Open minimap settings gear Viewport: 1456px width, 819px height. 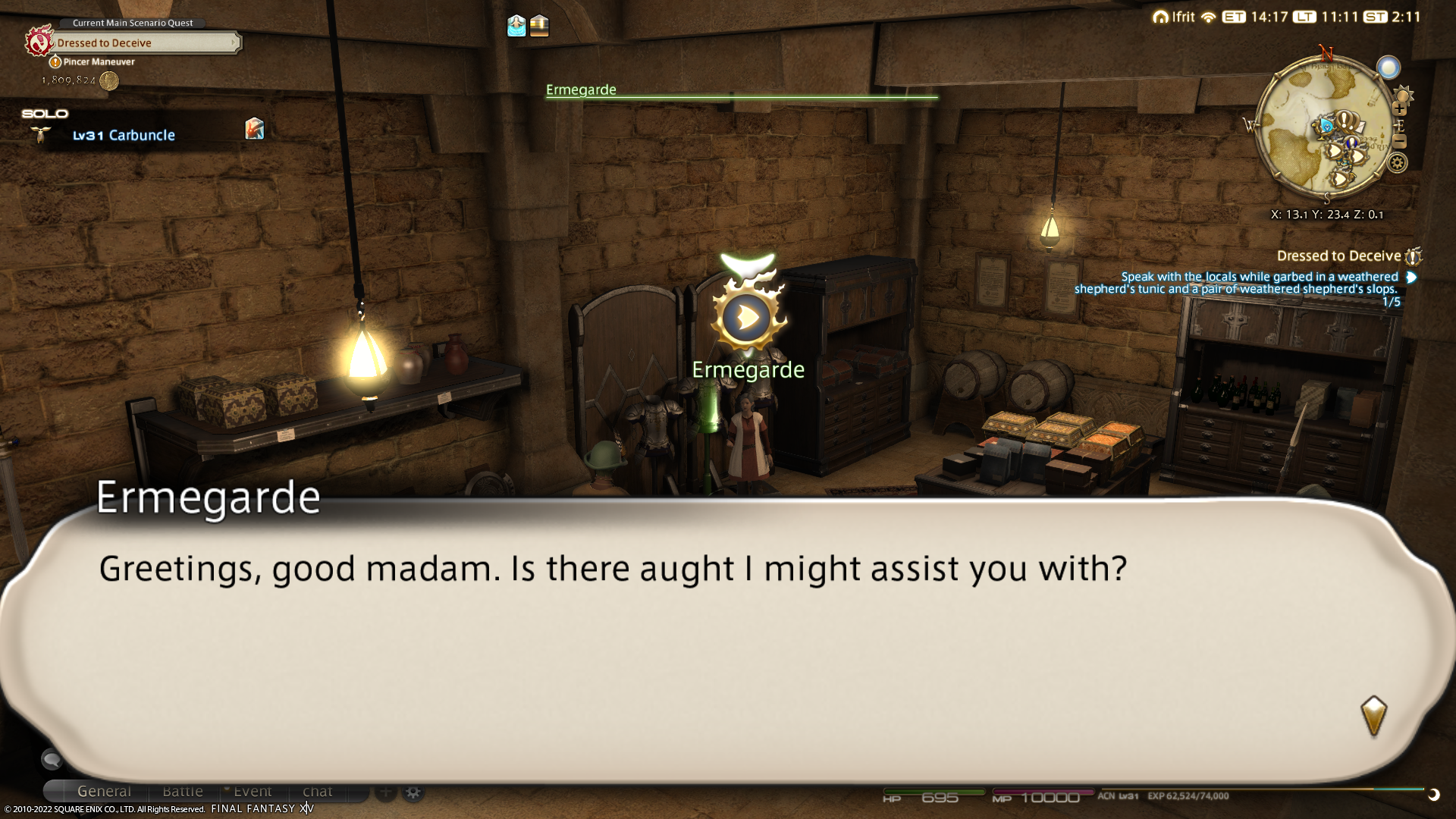[1398, 163]
